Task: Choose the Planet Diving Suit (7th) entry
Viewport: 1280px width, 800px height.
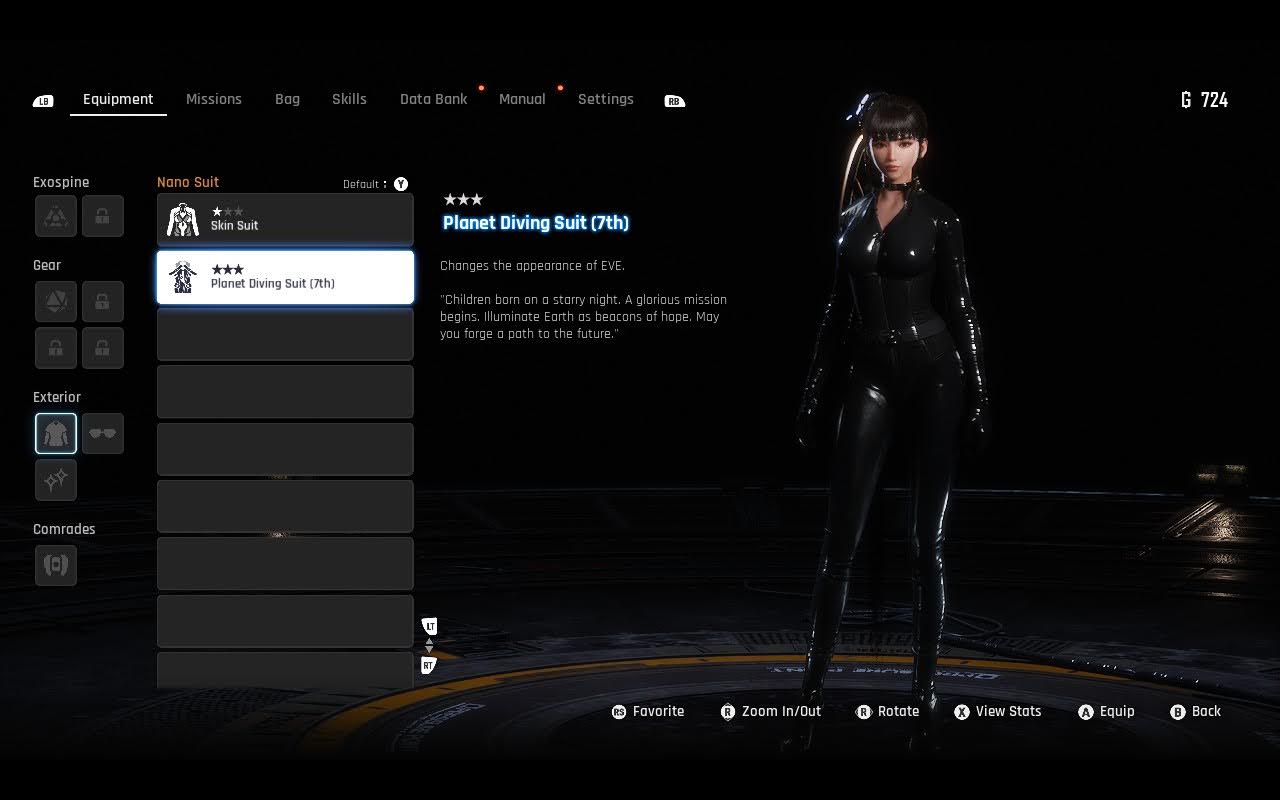Action: (x=285, y=277)
